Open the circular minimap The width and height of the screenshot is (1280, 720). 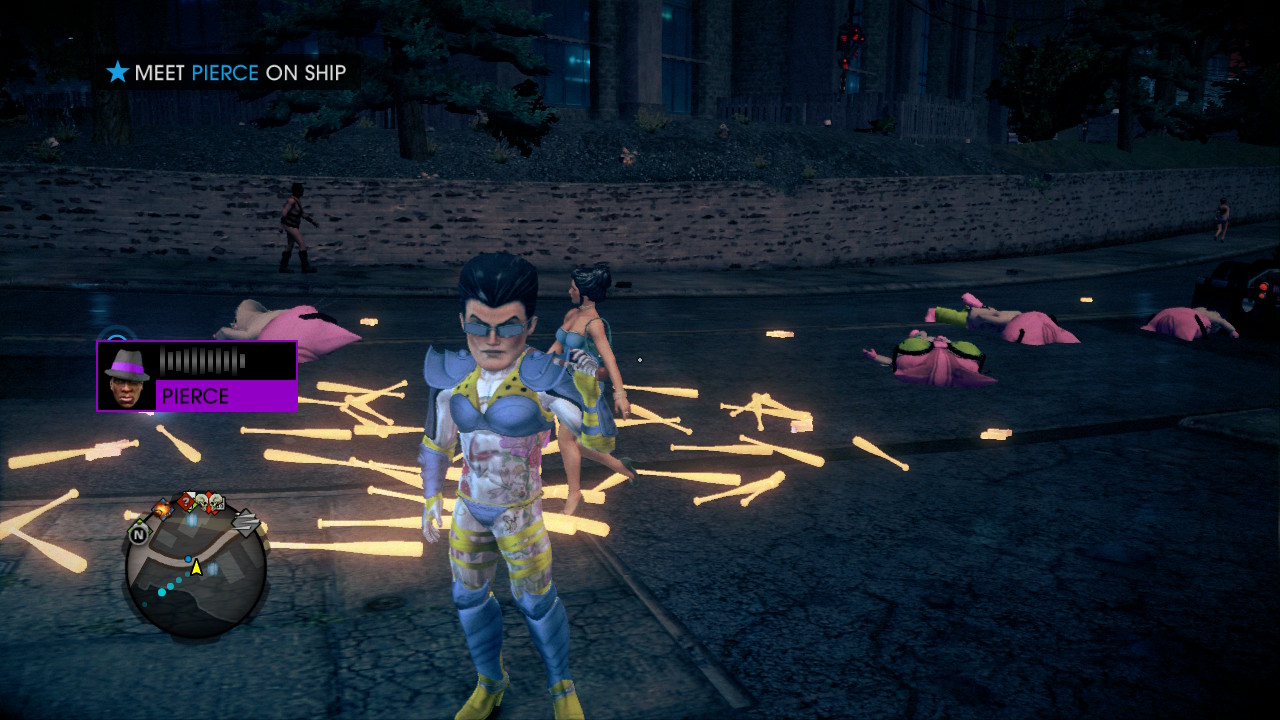197,570
